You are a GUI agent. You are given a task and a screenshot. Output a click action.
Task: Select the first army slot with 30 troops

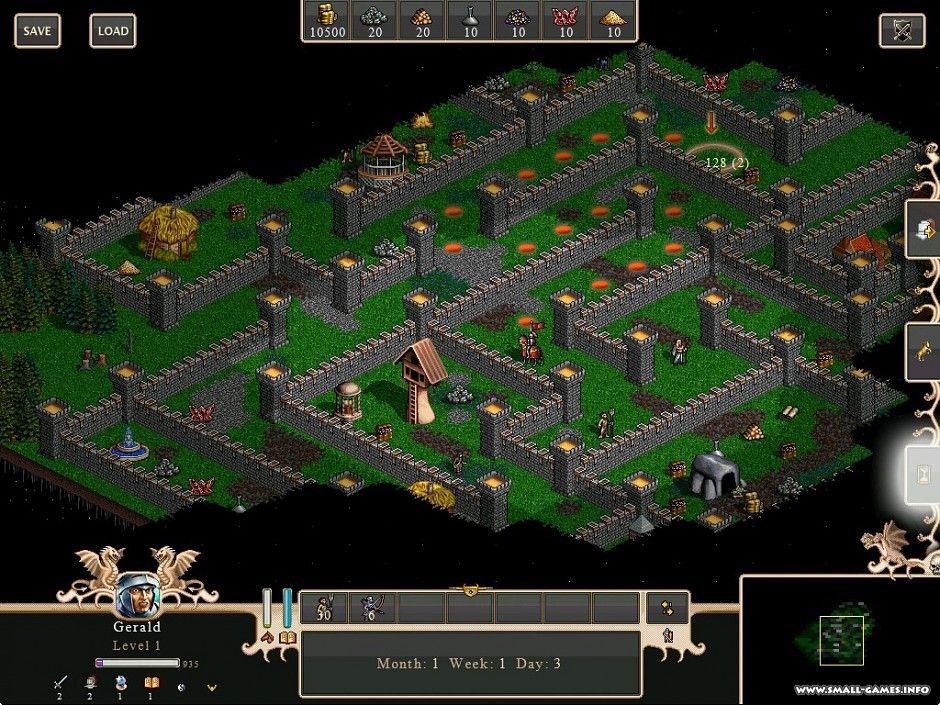[324, 607]
